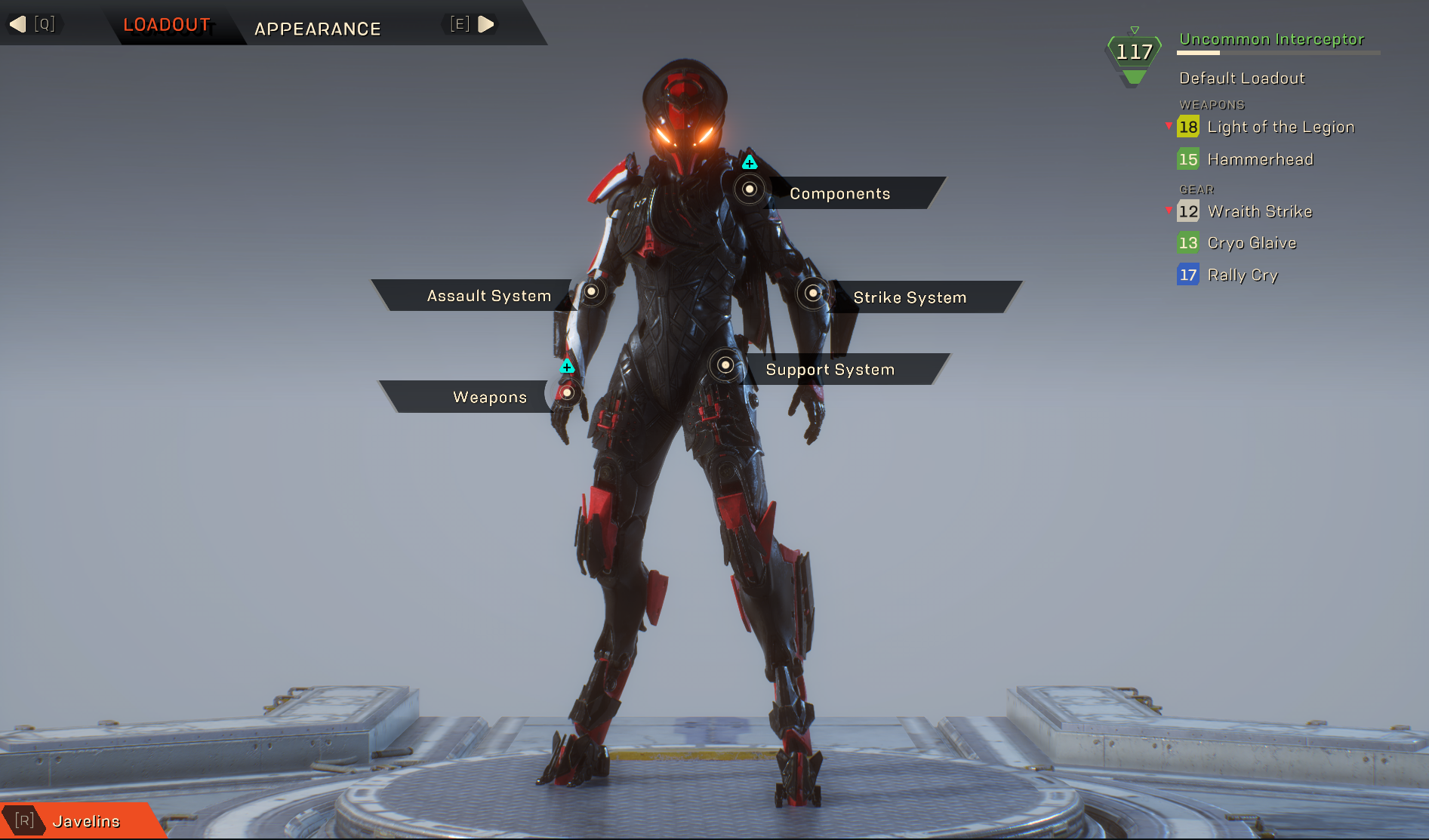Click the power level badge on Rally Cry
This screenshot has height=840, width=1429.
(x=1188, y=275)
